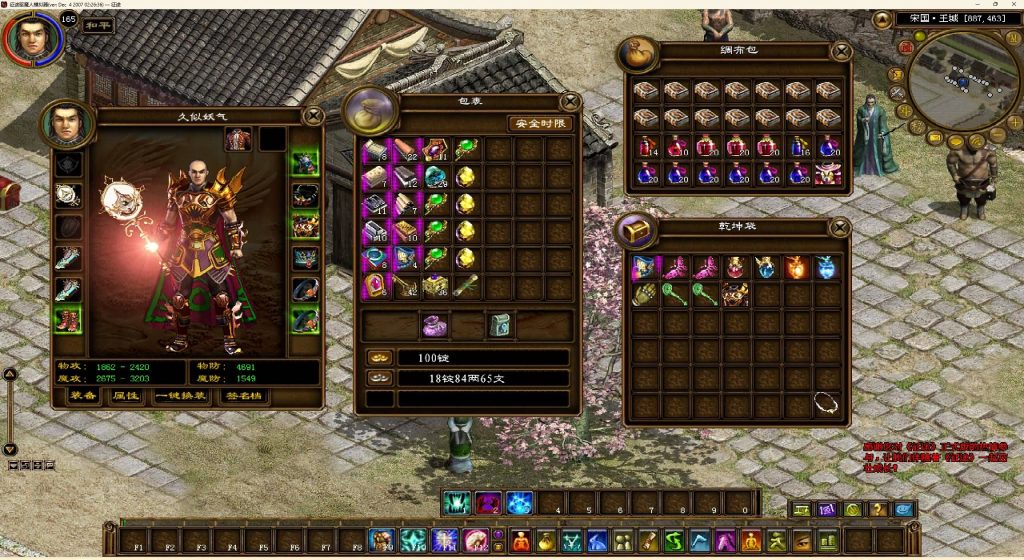The height and width of the screenshot is (560, 1024).
Task: Select the fire orb item in 乾坤袋
Action: [797, 267]
